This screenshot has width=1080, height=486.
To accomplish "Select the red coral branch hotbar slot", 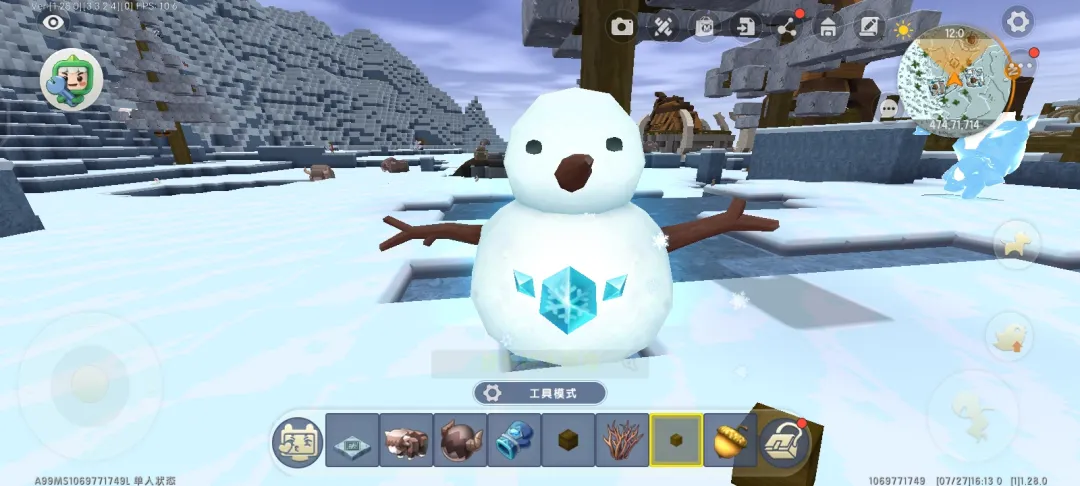I will (623, 440).
